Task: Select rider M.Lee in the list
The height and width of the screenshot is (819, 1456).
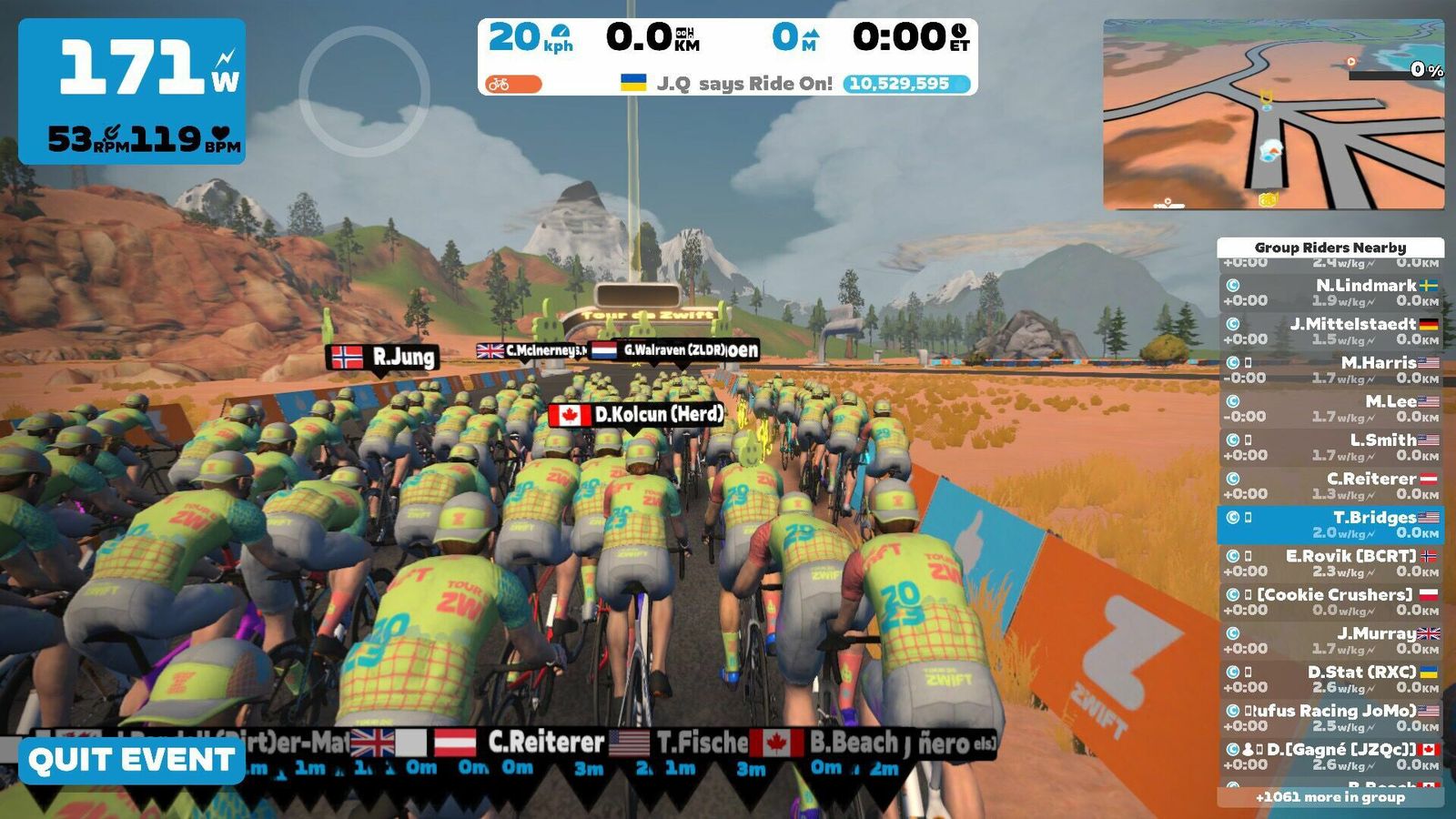Action: [1330, 409]
